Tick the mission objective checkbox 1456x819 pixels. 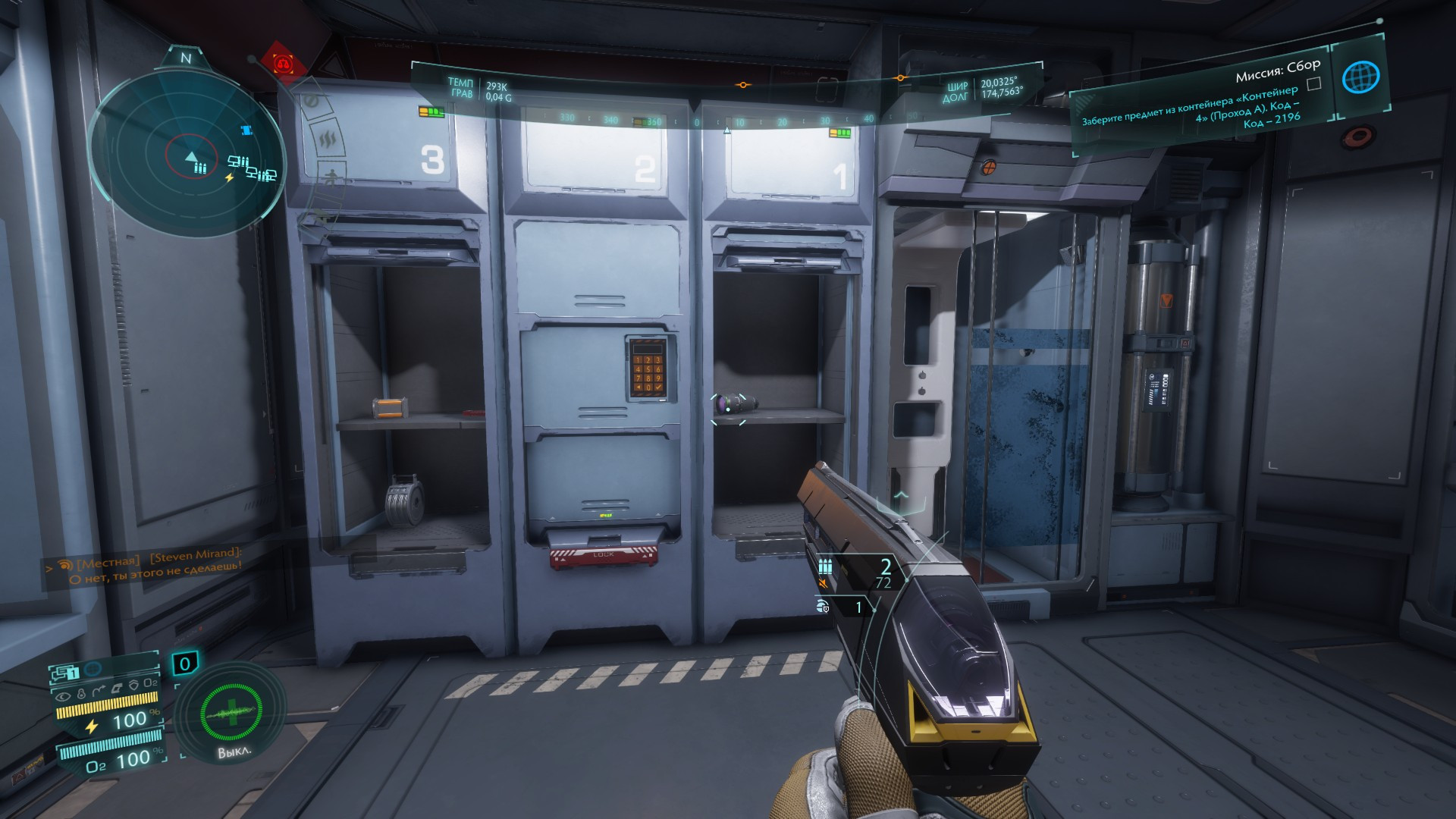point(1314,84)
